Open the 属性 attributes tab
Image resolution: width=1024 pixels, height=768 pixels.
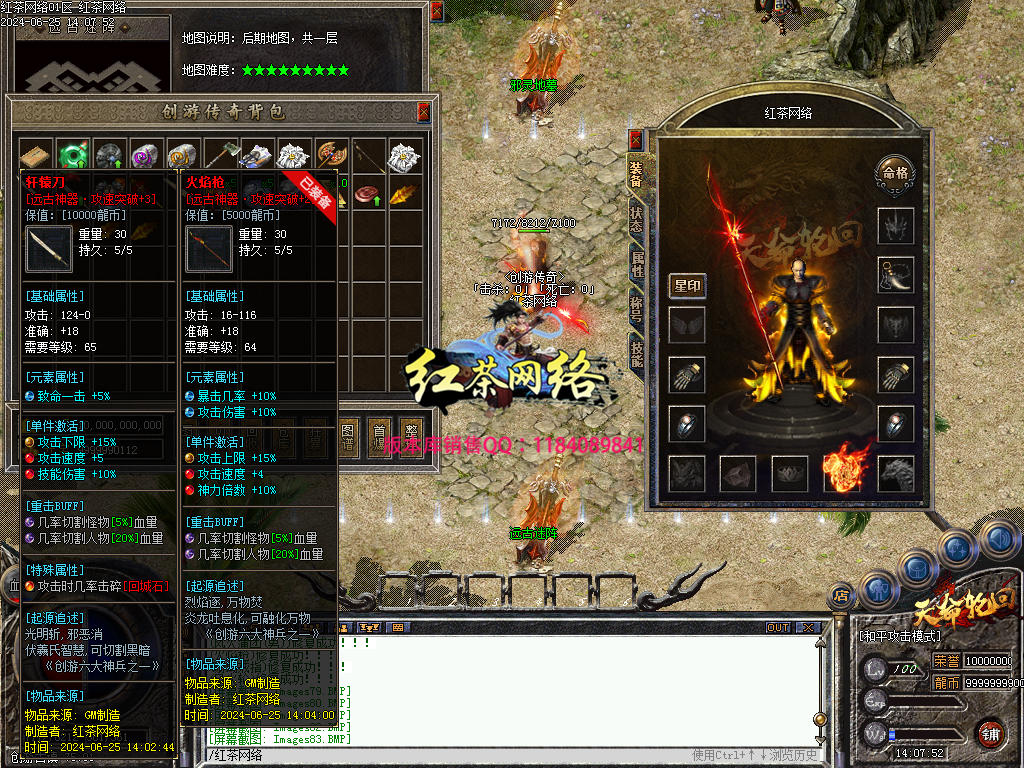[636, 265]
